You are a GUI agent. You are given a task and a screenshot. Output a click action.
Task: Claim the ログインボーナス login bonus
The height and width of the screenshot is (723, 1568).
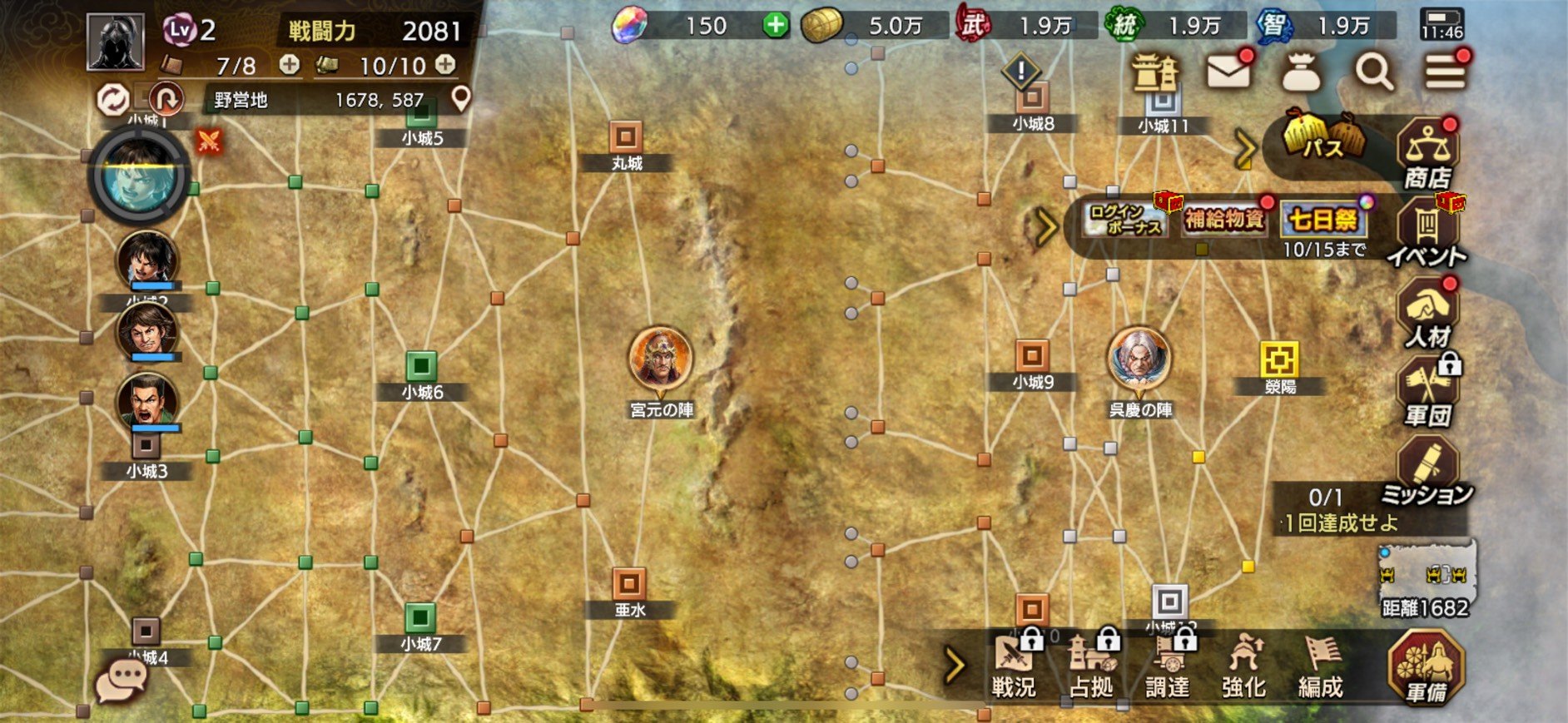1125,220
